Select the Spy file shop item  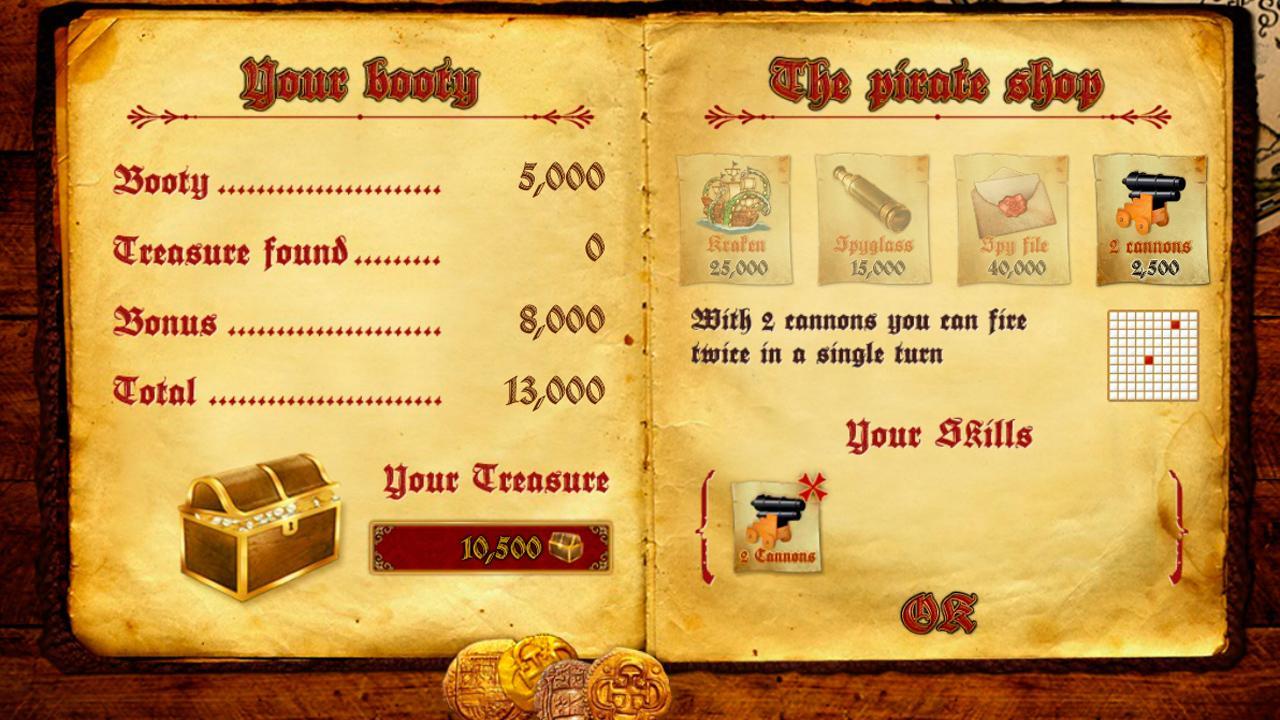coord(1011,219)
